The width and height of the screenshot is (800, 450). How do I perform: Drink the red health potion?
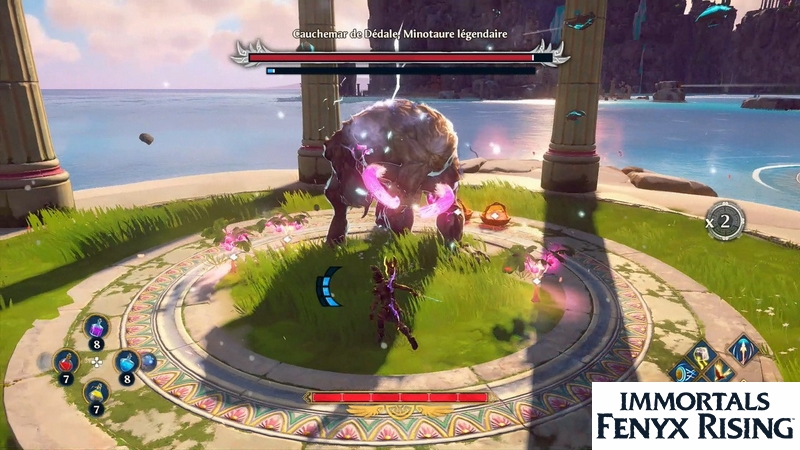(x=67, y=361)
